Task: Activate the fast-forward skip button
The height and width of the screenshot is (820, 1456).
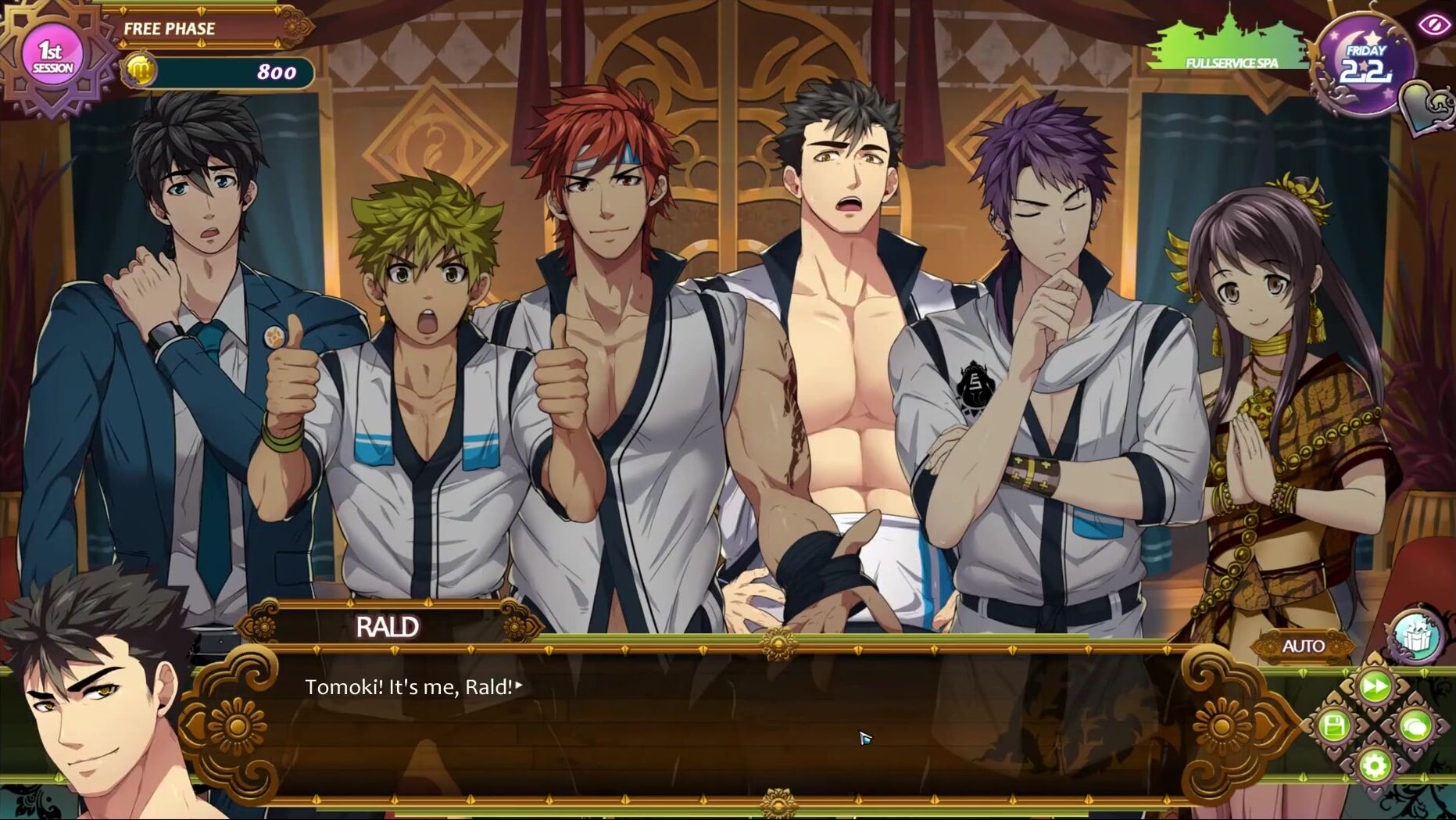Action: pos(1375,687)
